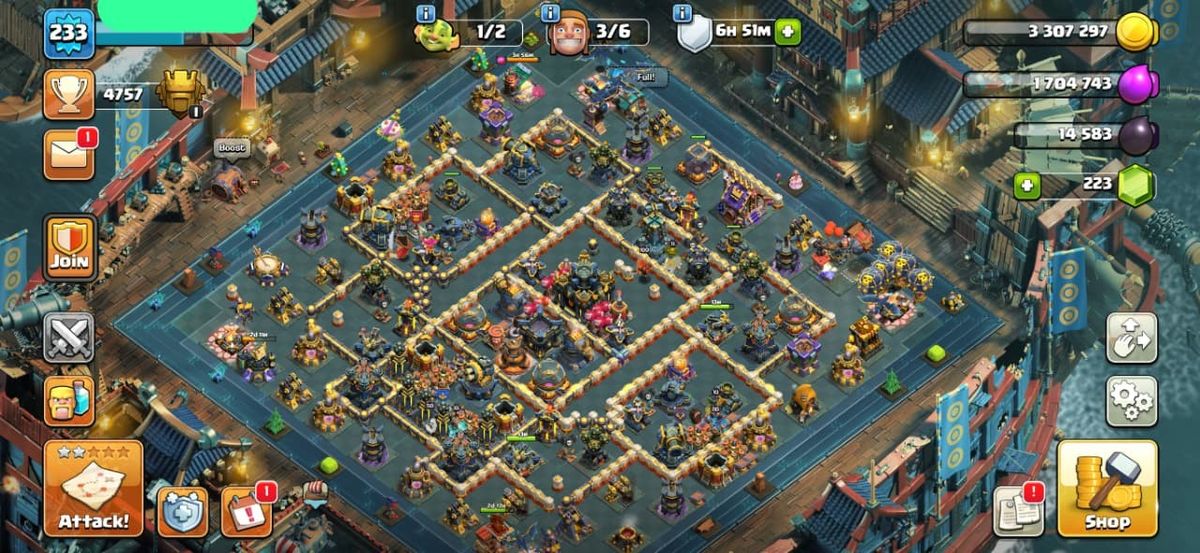
Task: Open the barbarian army overview
Action: [x=69, y=400]
